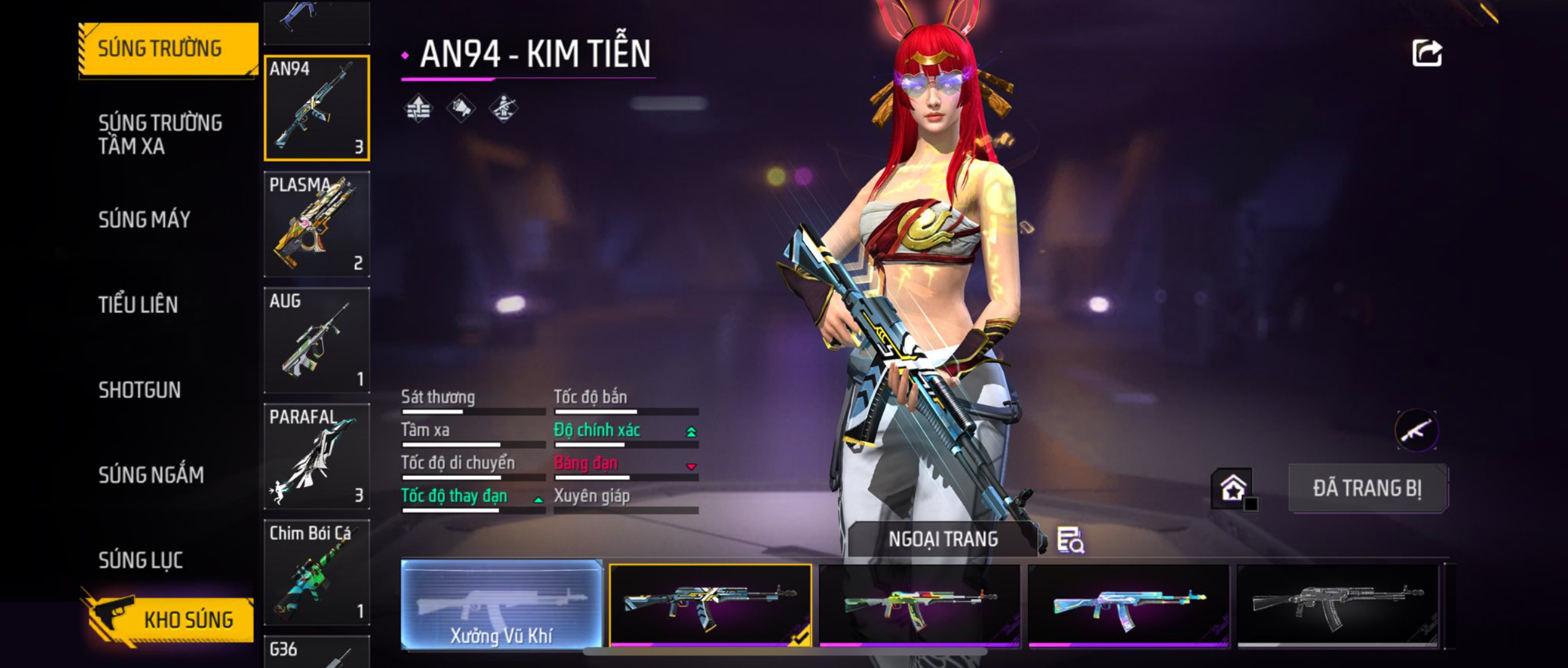Select the Tiểu Liên category
Viewport: 1568px width, 668px height.
click(x=138, y=305)
